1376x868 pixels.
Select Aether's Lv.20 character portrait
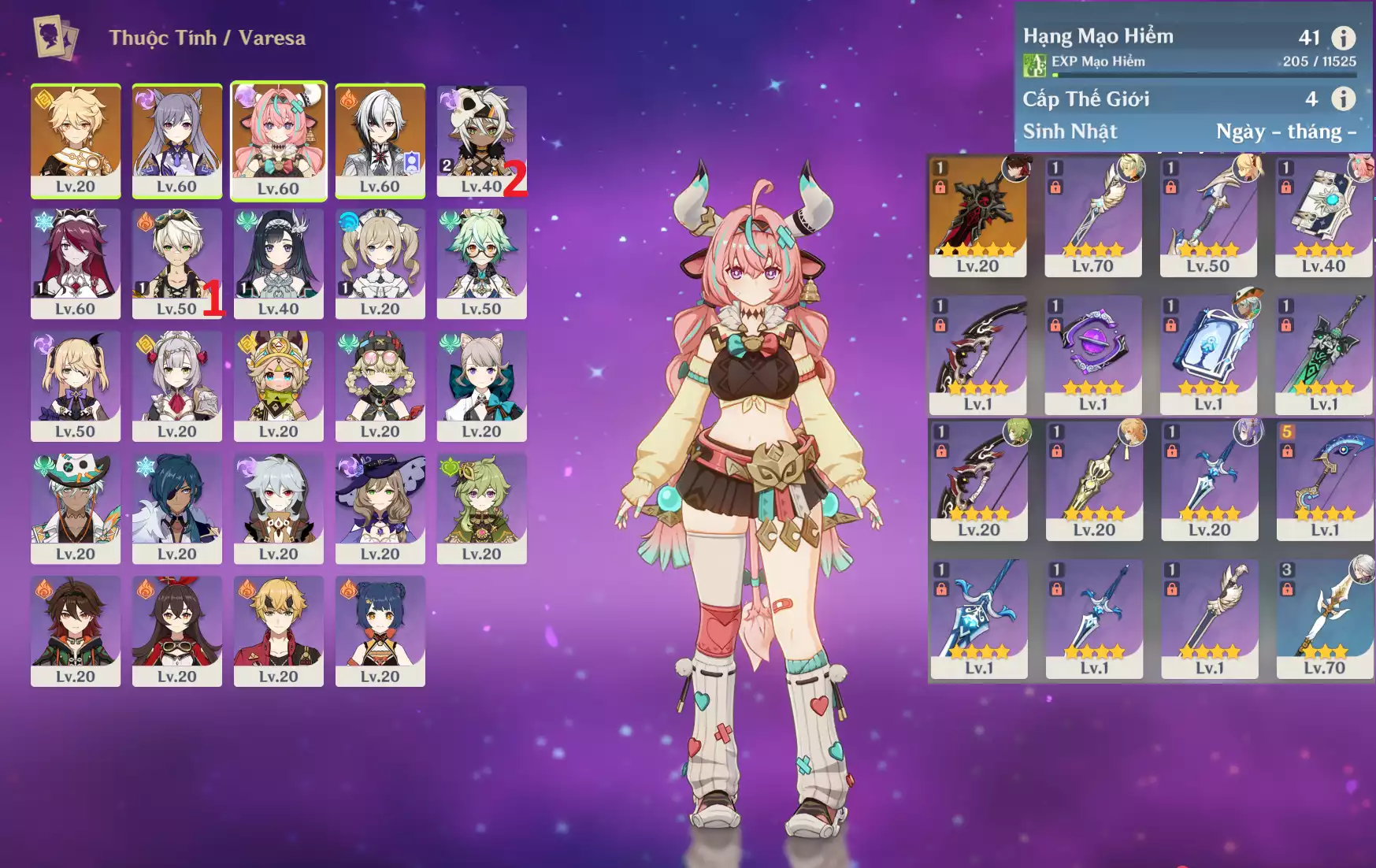(x=76, y=140)
